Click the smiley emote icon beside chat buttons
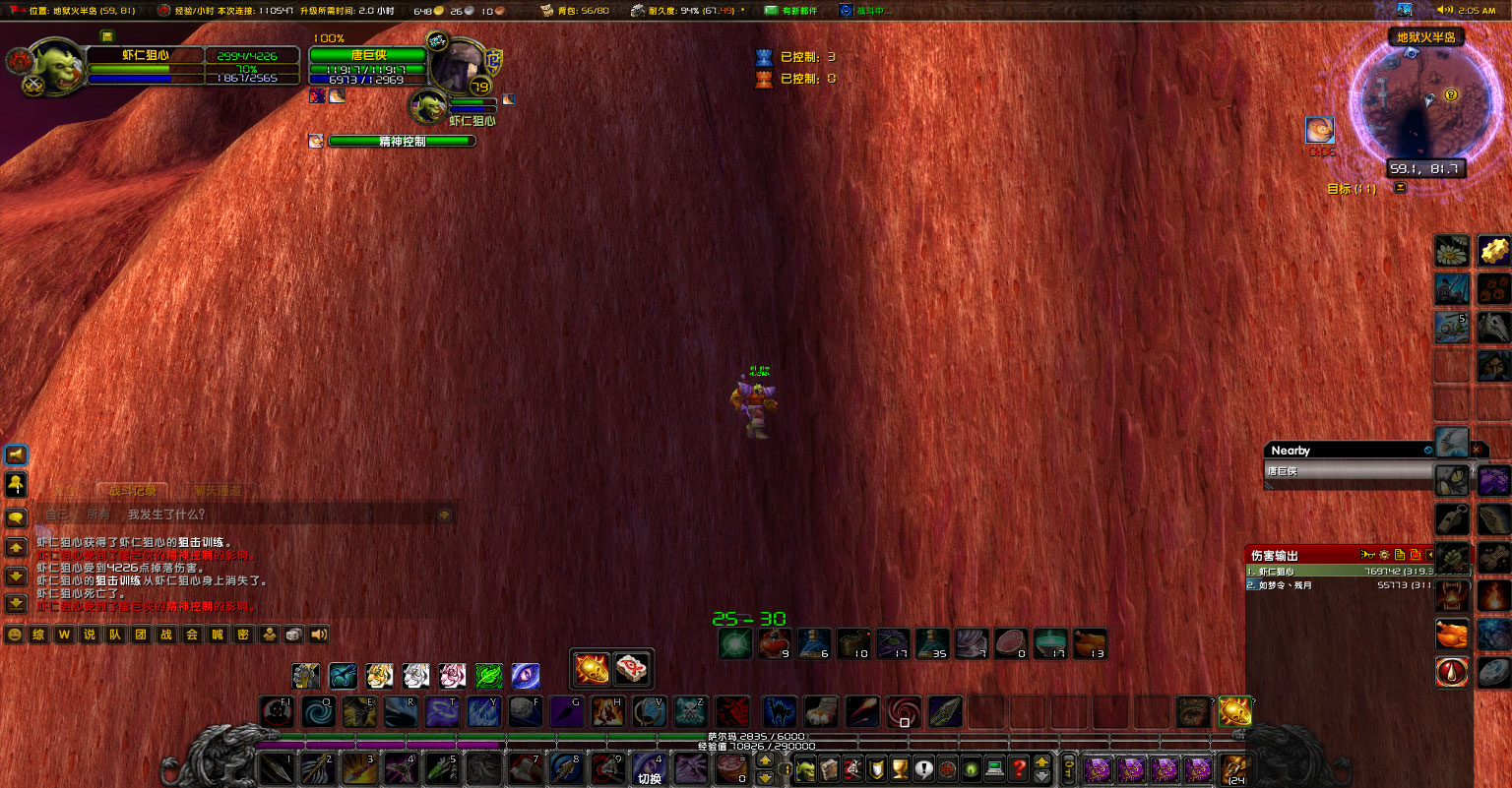This screenshot has width=1512, height=788. click(x=14, y=634)
